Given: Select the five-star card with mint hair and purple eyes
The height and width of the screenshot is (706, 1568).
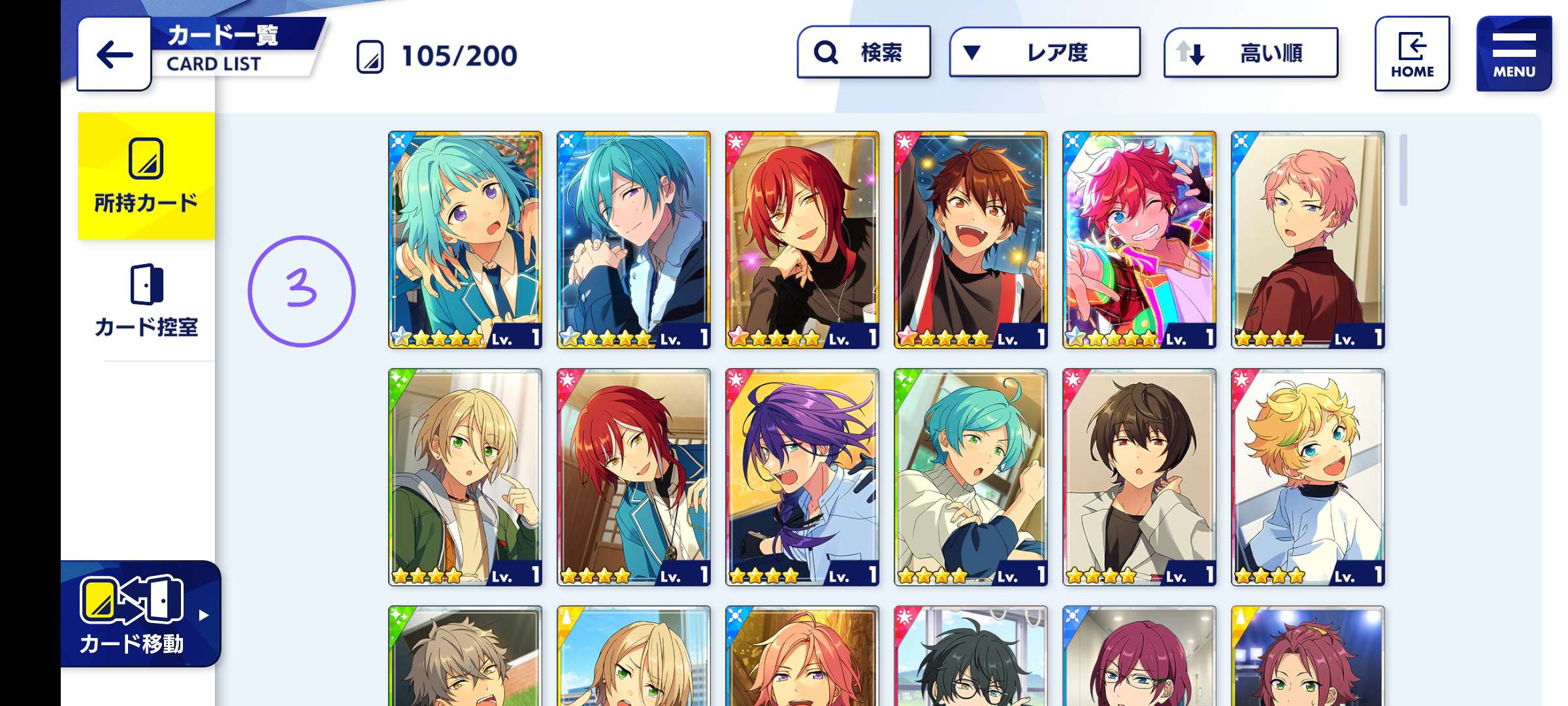Looking at the screenshot, I should point(465,240).
